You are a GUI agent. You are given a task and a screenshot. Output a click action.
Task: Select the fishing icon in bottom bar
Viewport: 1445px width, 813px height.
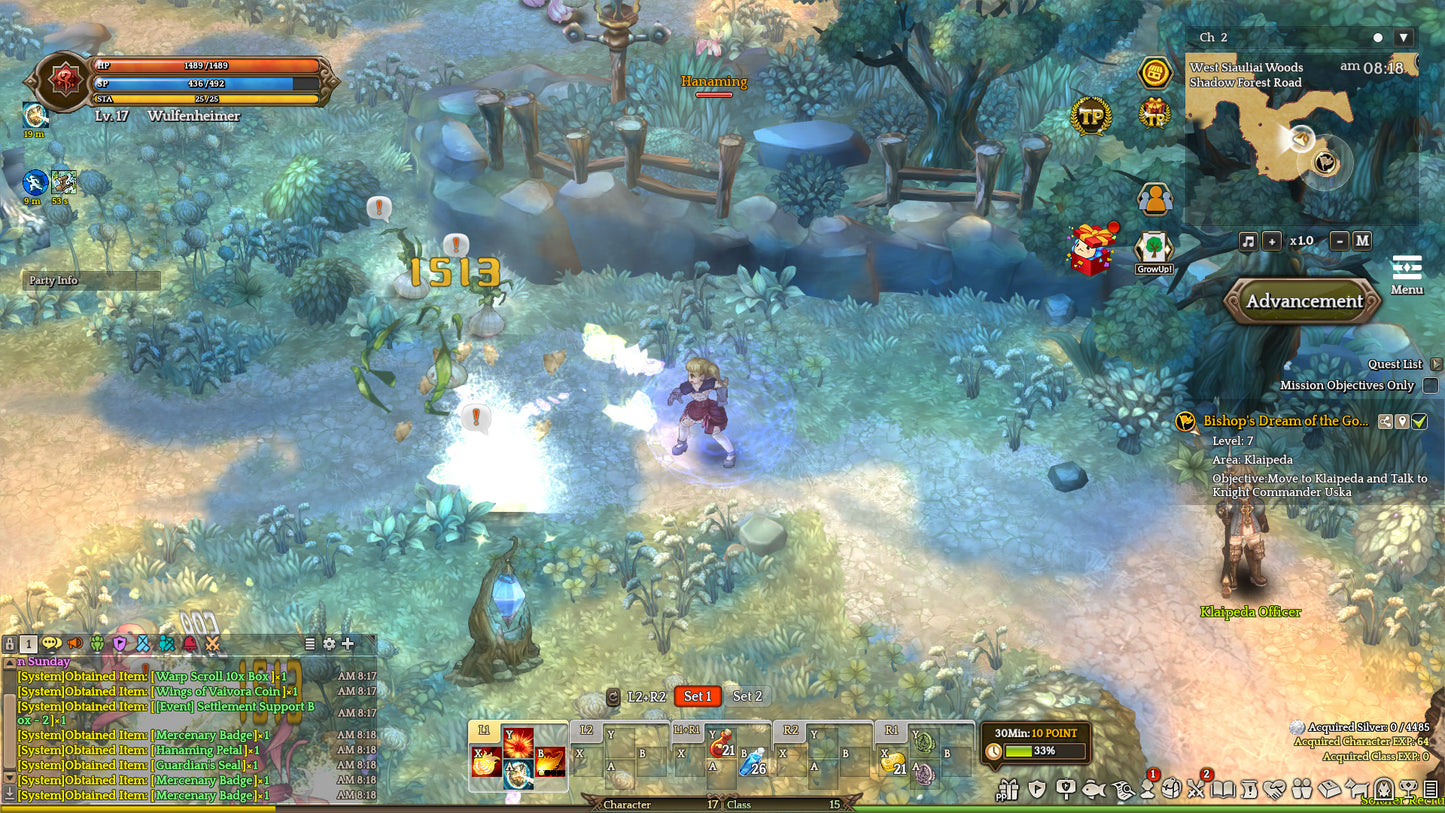click(x=1094, y=790)
